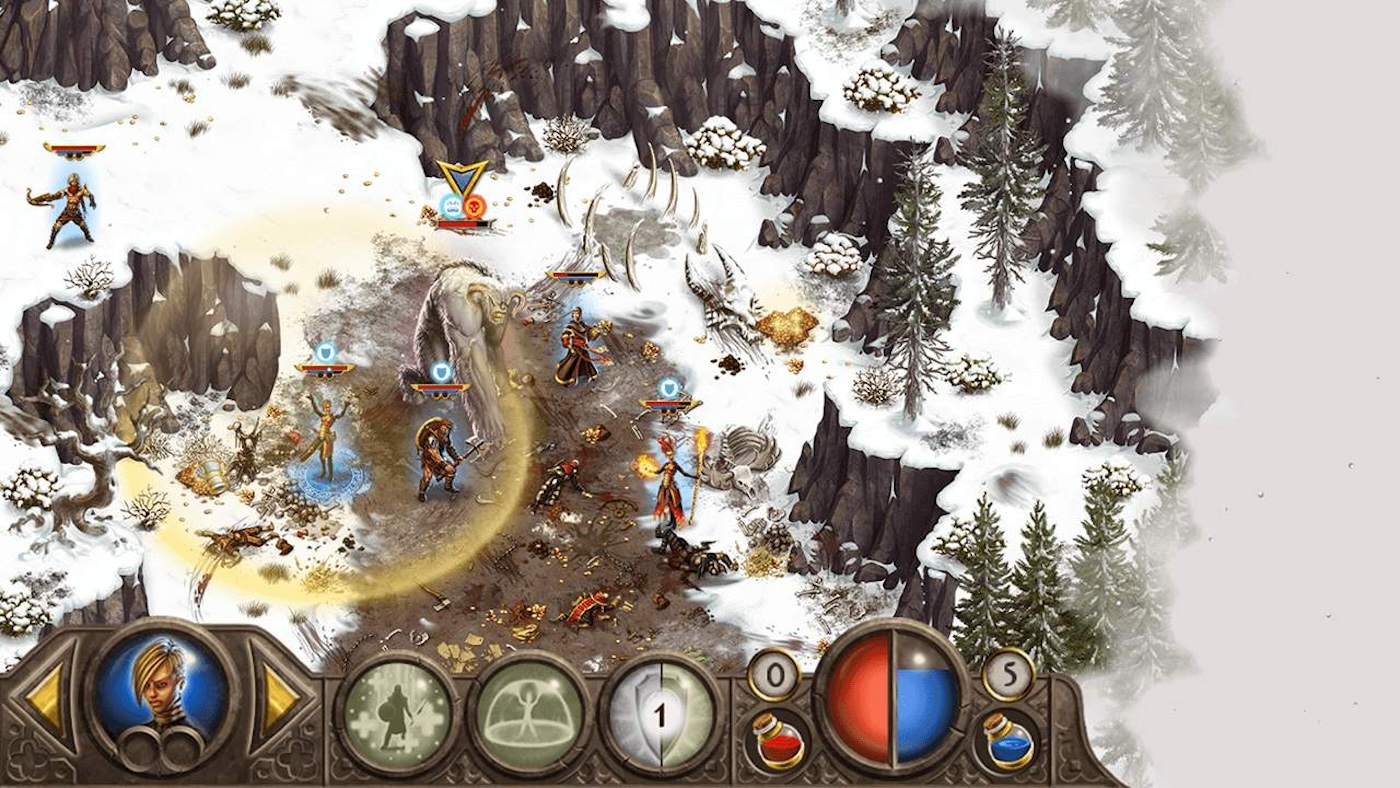Viewport: 1400px width, 788px height.
Task: Drink the blue mana potion
Action: [1006, 741]
